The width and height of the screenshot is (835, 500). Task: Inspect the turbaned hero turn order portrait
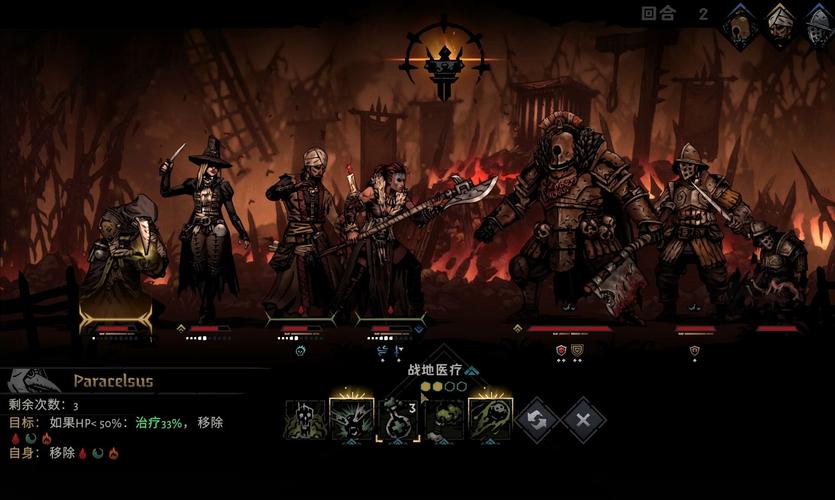click(x=779, y=26)
